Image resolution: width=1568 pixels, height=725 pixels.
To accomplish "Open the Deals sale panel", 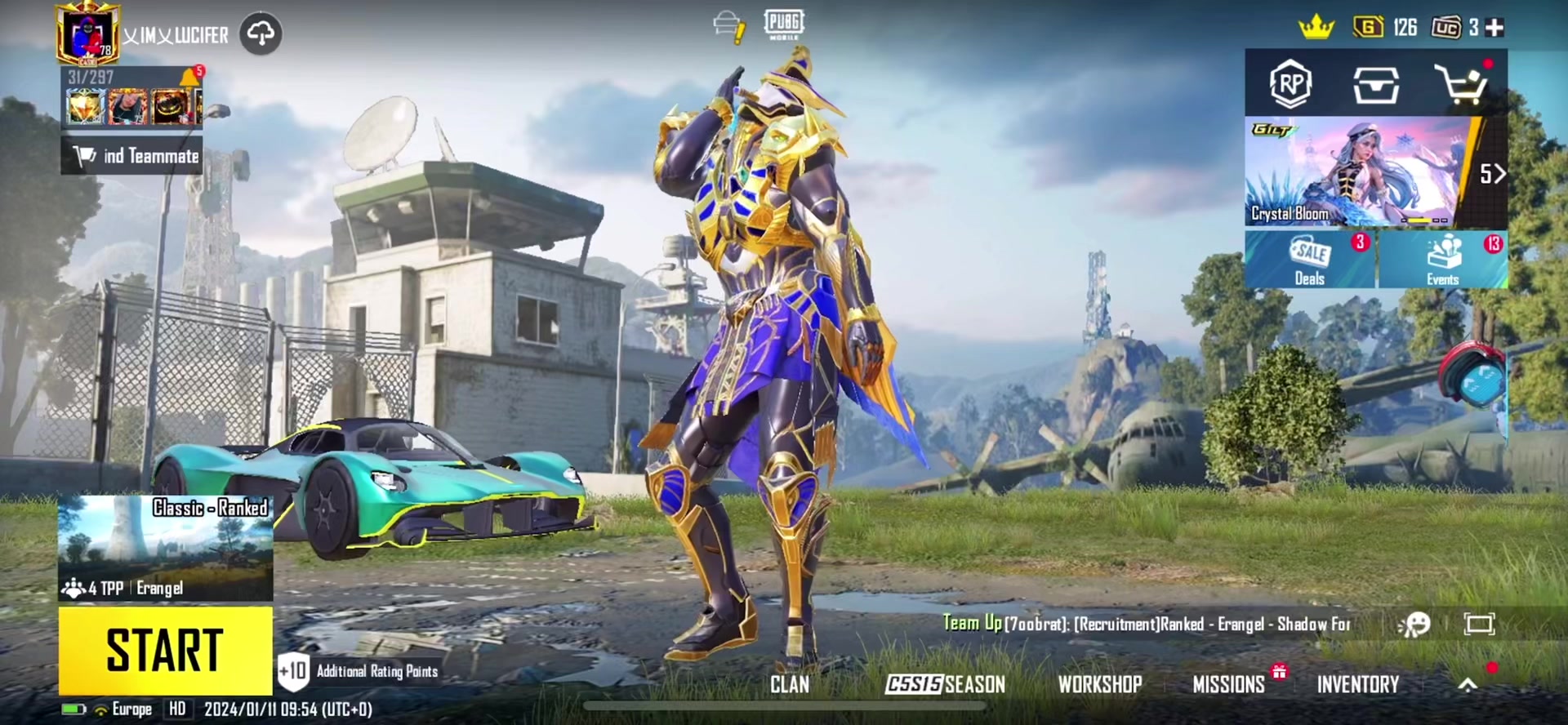I will [x=1310, y=260].
